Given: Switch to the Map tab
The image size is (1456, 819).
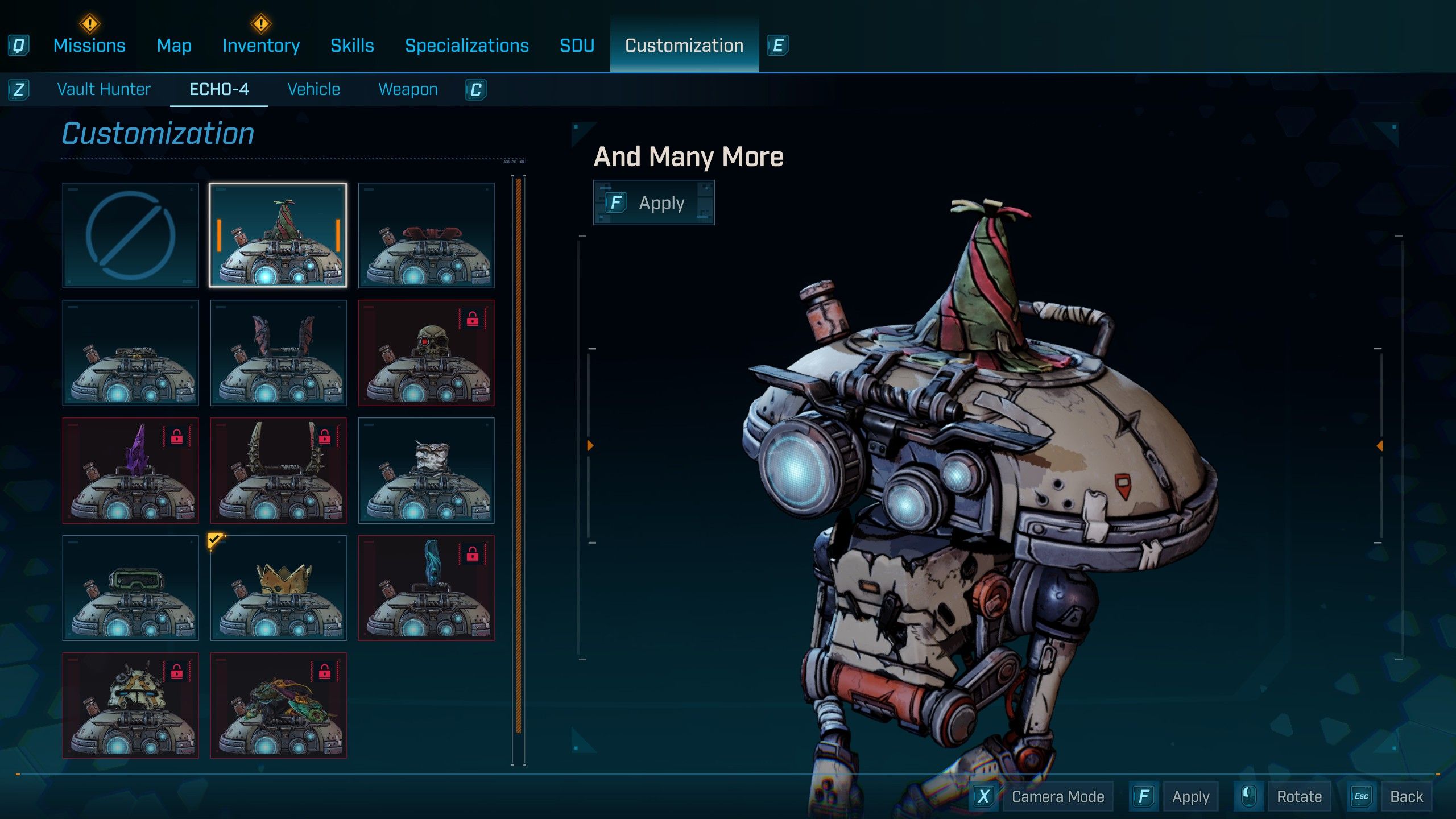Looking at the screenshot, I should 174,45.
